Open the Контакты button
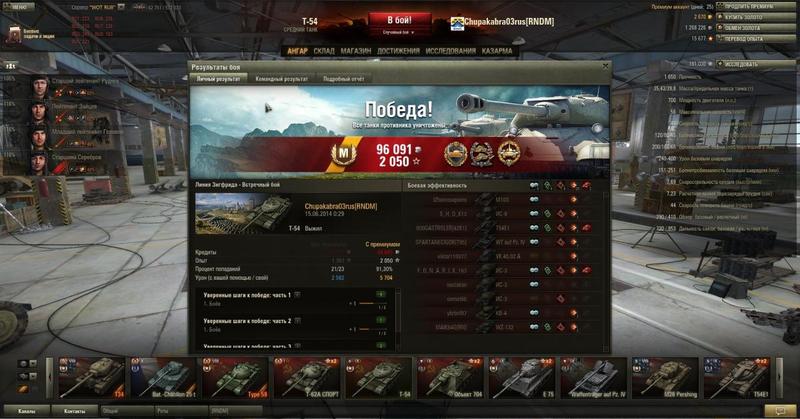Image resolution: width=800 pixels, height=419 pixels. [75, 411]
